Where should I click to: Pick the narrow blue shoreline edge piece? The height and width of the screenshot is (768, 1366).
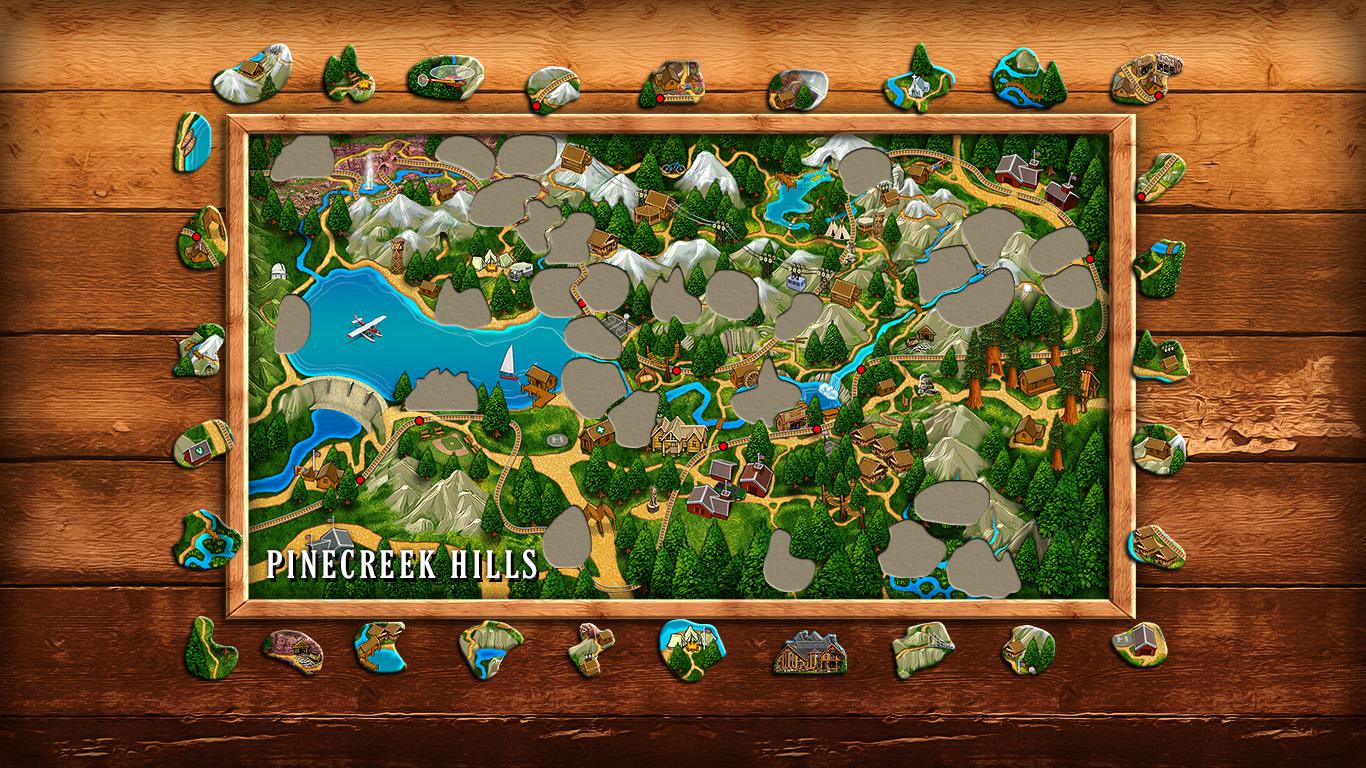[x=194, y=141]
